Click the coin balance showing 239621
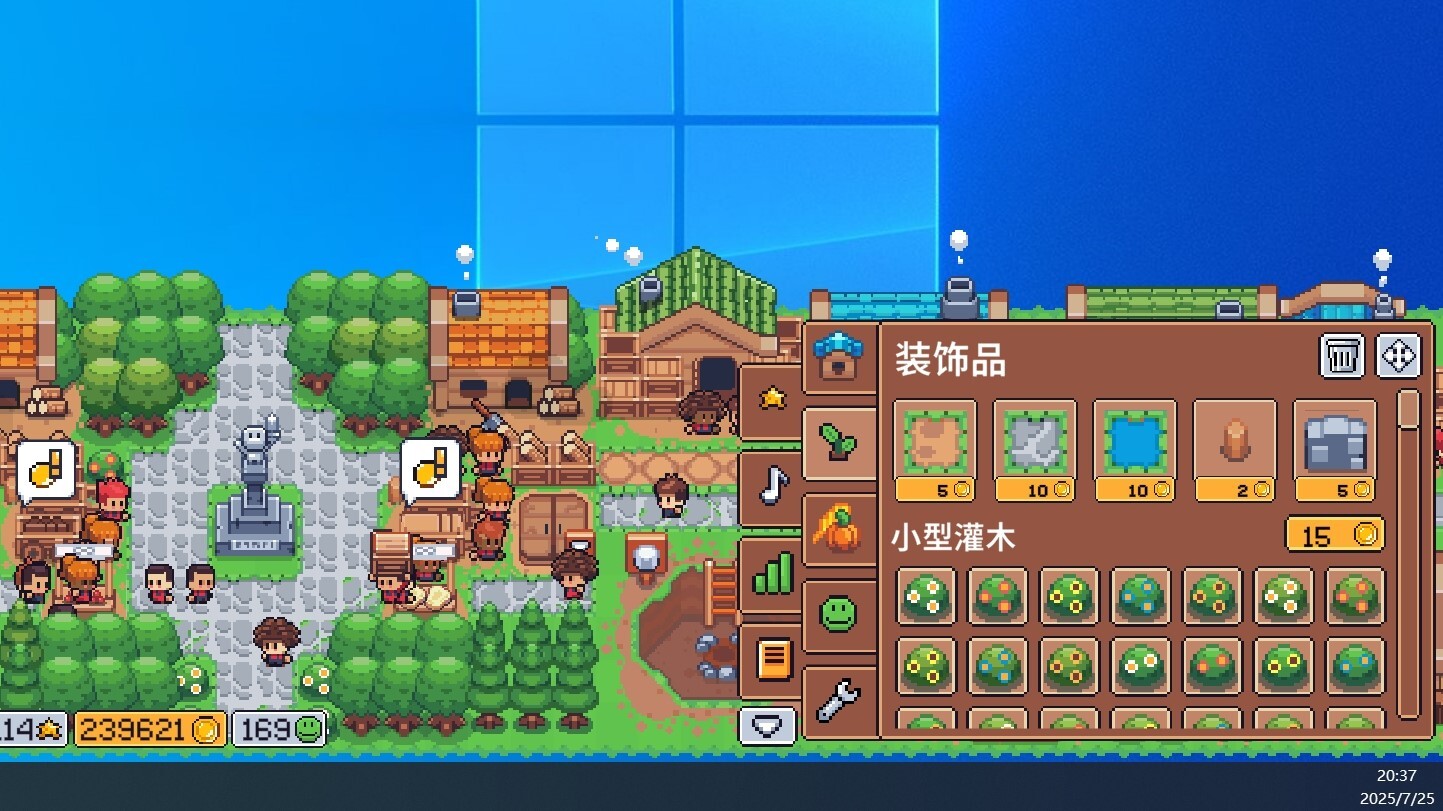This screenshot has width=1443, height=811. pos(150,727)
